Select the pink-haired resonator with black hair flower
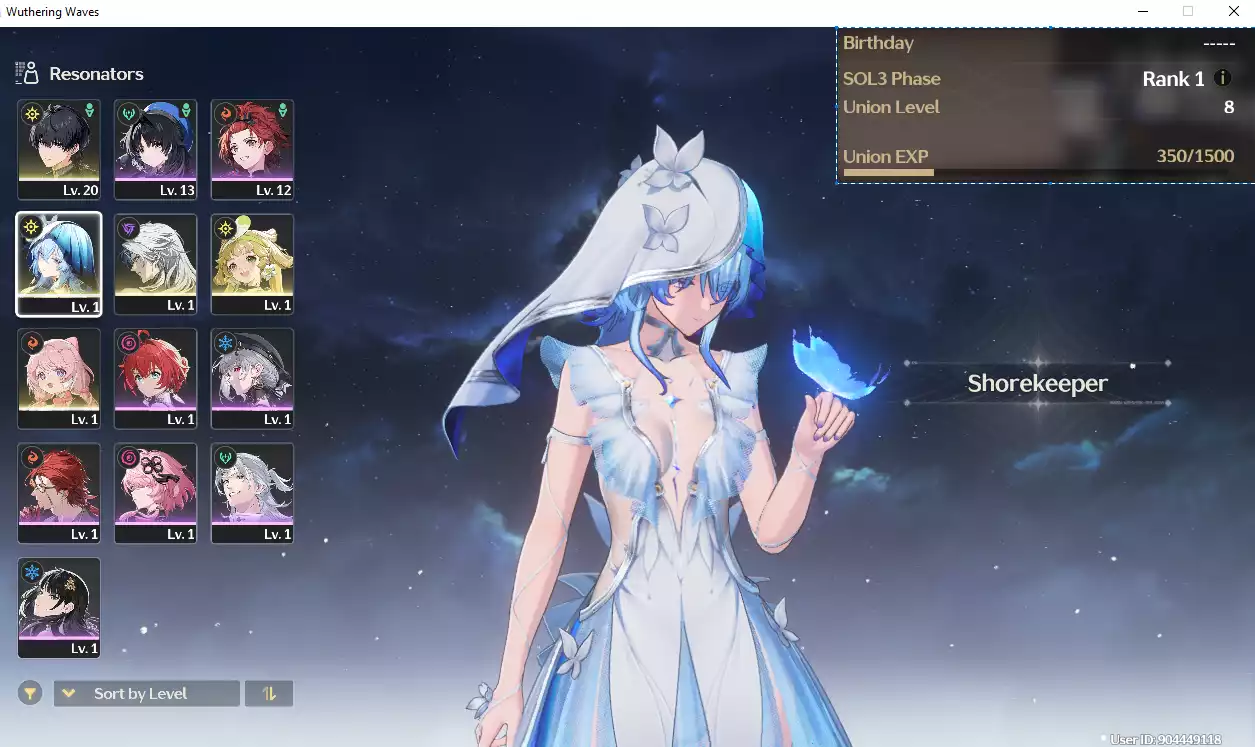1255x747 pixels. 156,493
